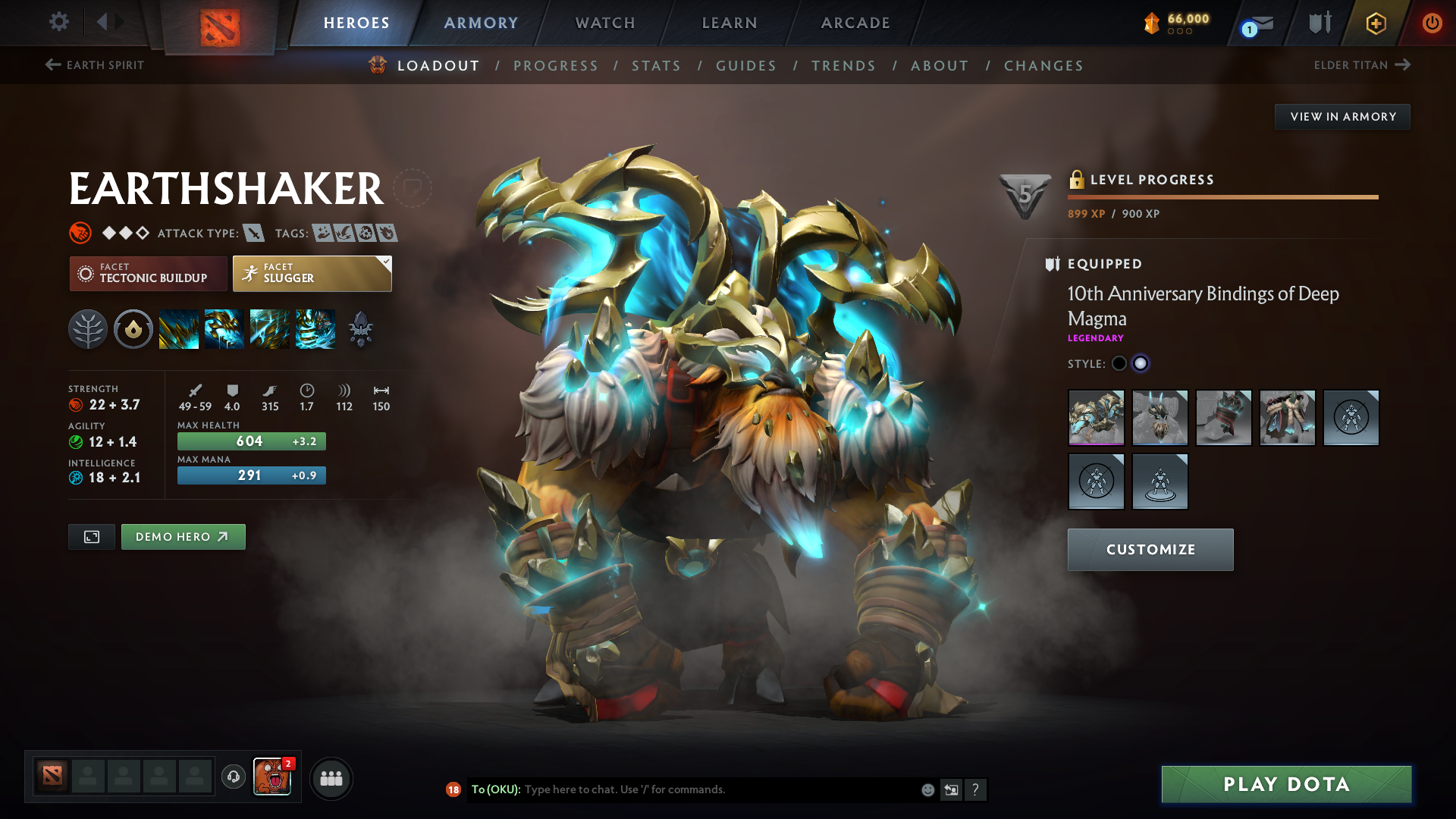Switch to the STATS tab
Screen dimensions: 1456x819
pos(657,65)
